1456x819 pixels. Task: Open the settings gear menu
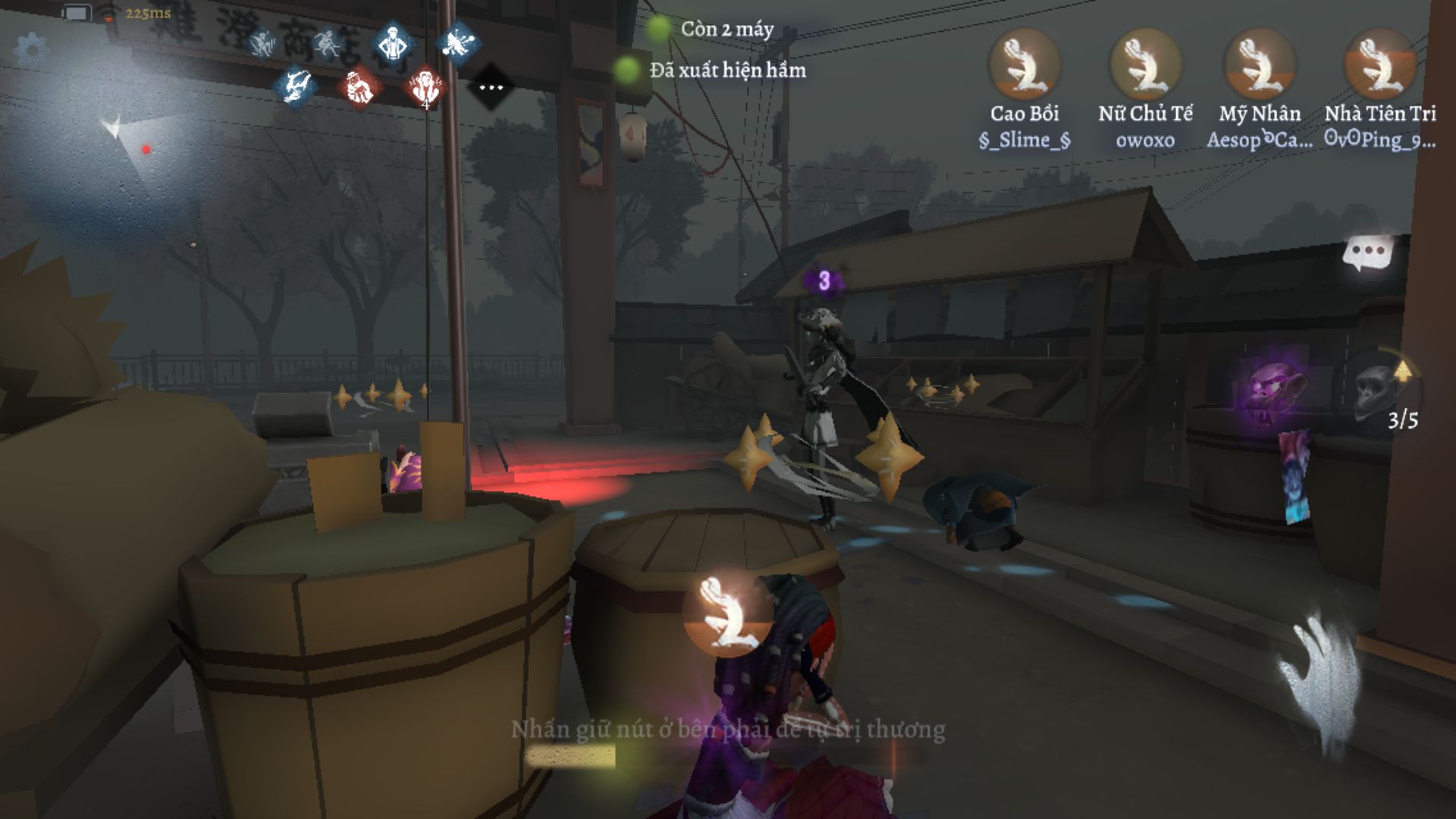(x=31, y=50)
